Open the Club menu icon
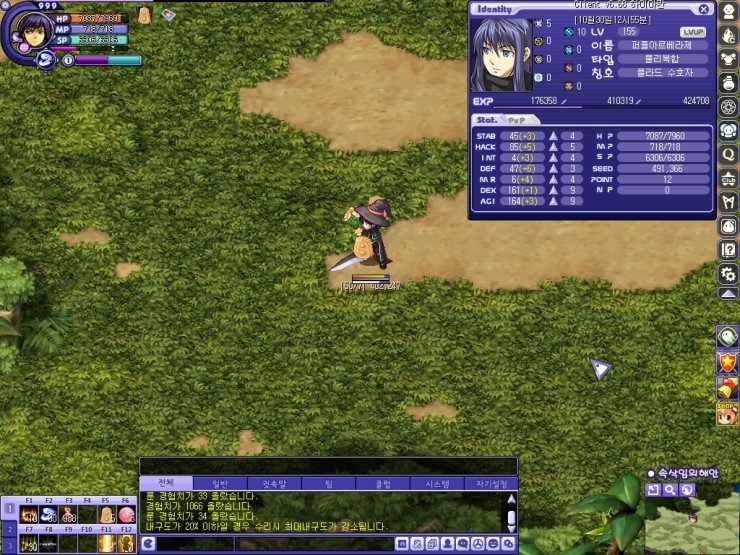The image size is (740, 555). click(728, 178)
